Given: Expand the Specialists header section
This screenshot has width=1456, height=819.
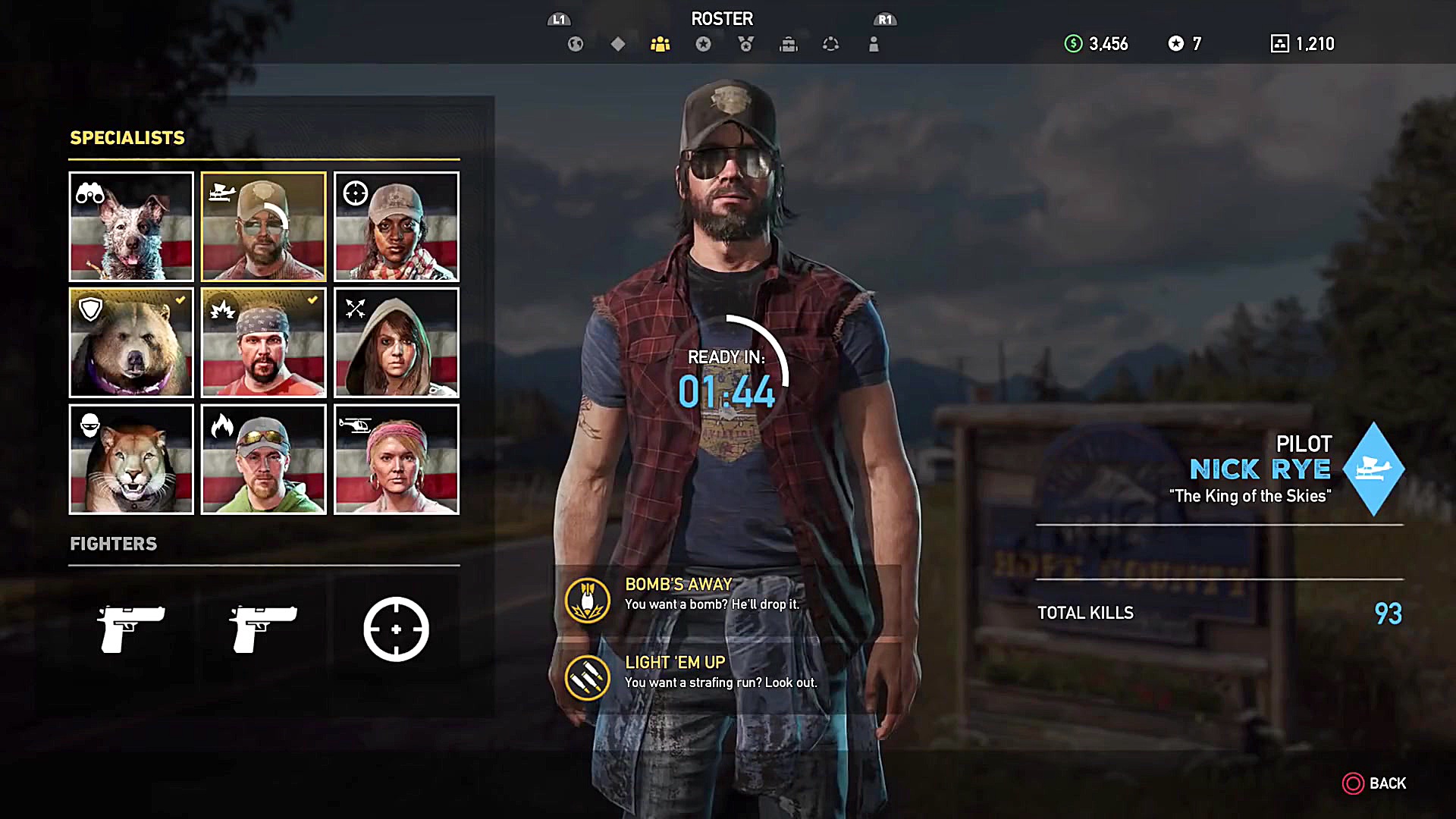Looking at the screenshot, I should point(127,138).
